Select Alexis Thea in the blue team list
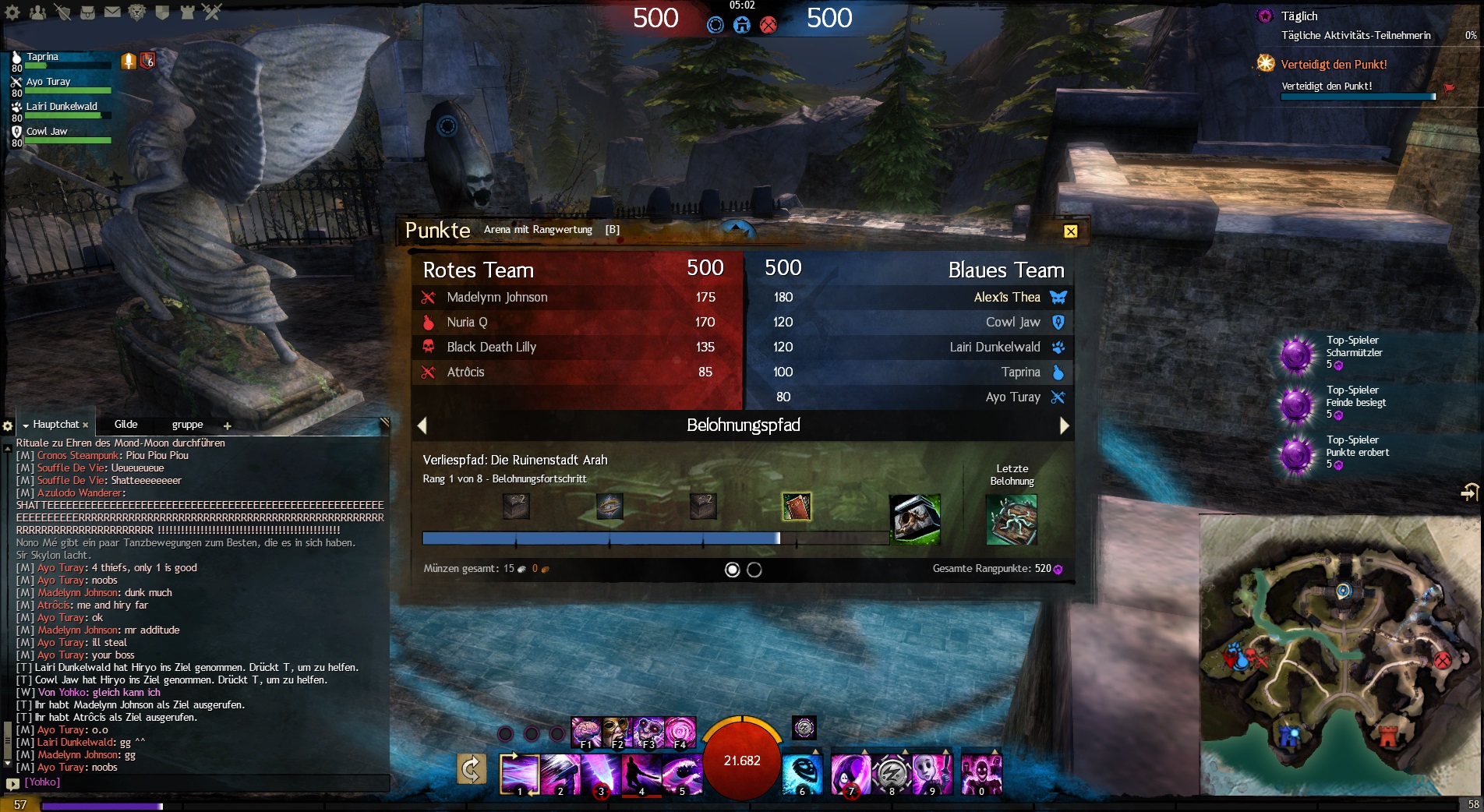The width and height of the screenshot is (1484, 812). [x=1006, y=297]
